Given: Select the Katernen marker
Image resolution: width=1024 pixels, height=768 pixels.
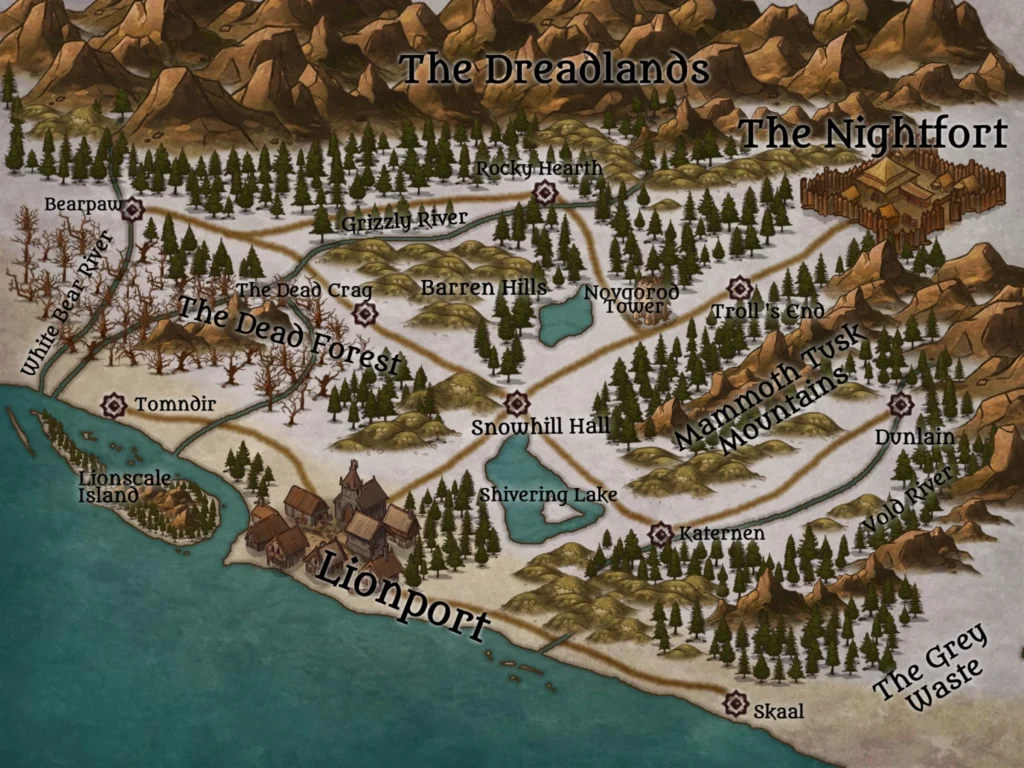Looking at the screenshot, I should tap(660, 534).
